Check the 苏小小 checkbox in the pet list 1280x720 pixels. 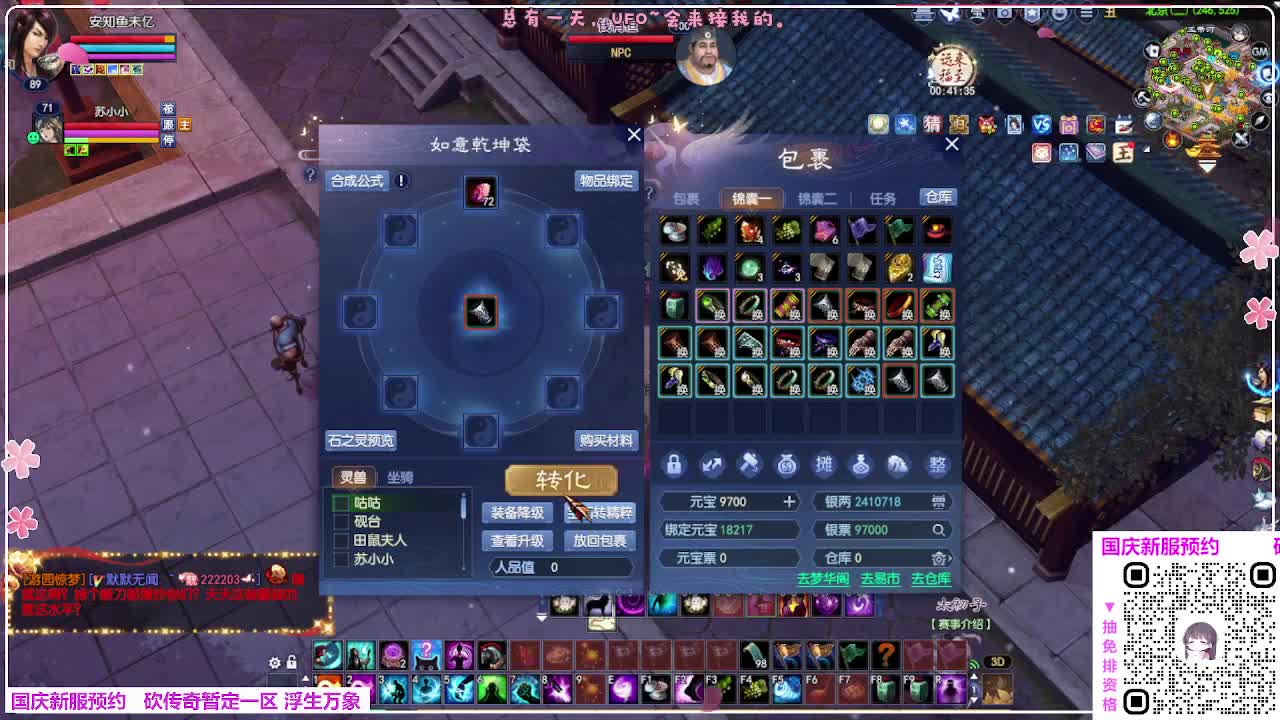(x=341, y=558)
